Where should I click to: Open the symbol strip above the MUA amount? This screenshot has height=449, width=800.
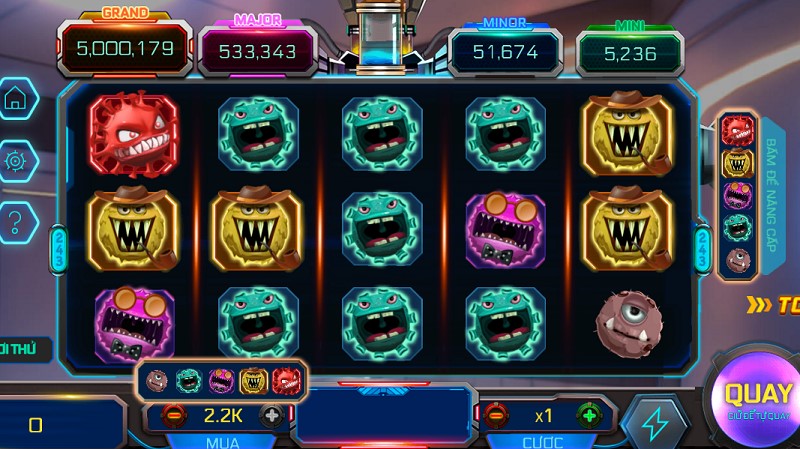click(221, 380)
